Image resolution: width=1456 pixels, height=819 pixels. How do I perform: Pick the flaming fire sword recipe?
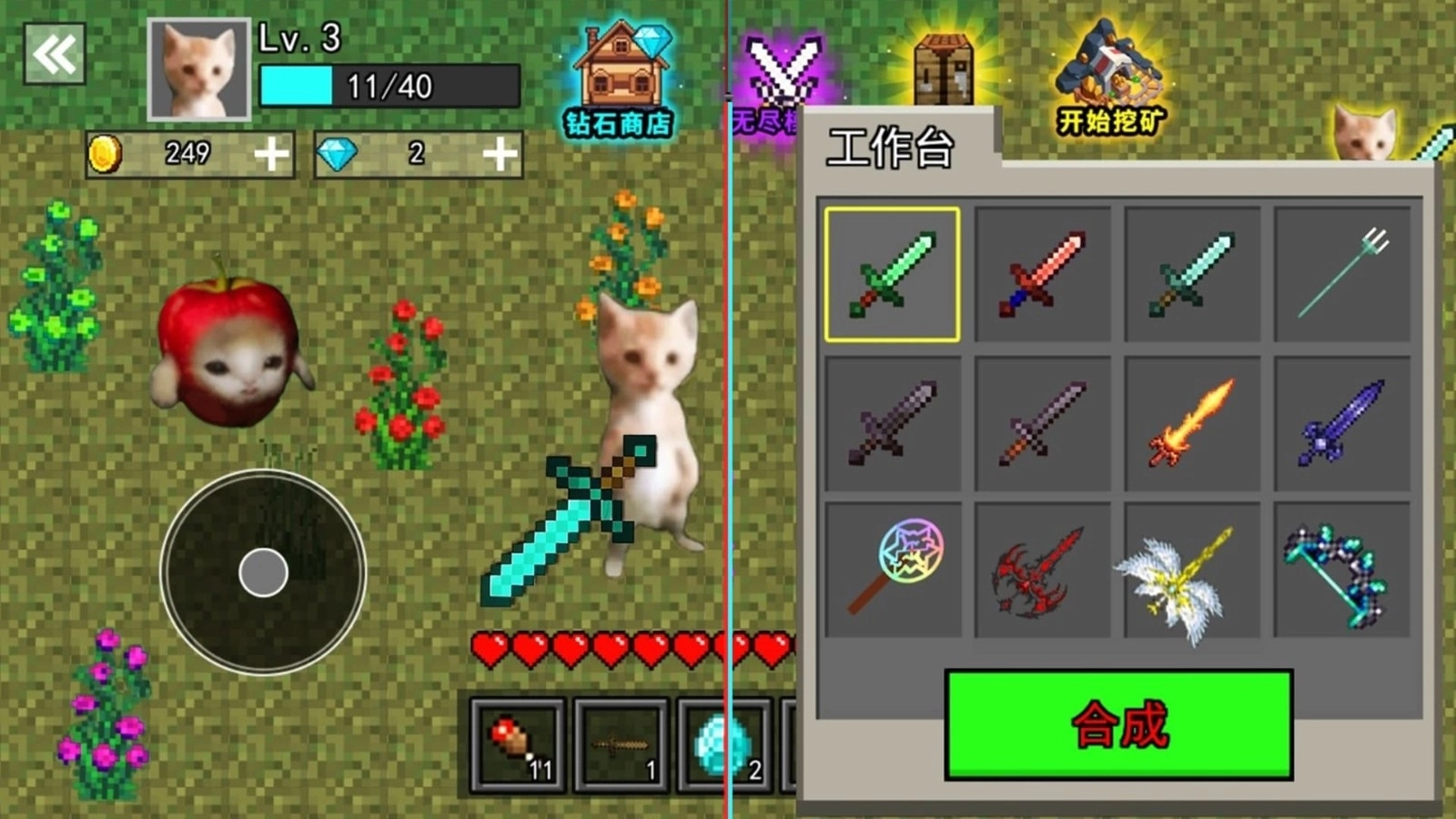pyautogui.click(x=1192, y=423)
